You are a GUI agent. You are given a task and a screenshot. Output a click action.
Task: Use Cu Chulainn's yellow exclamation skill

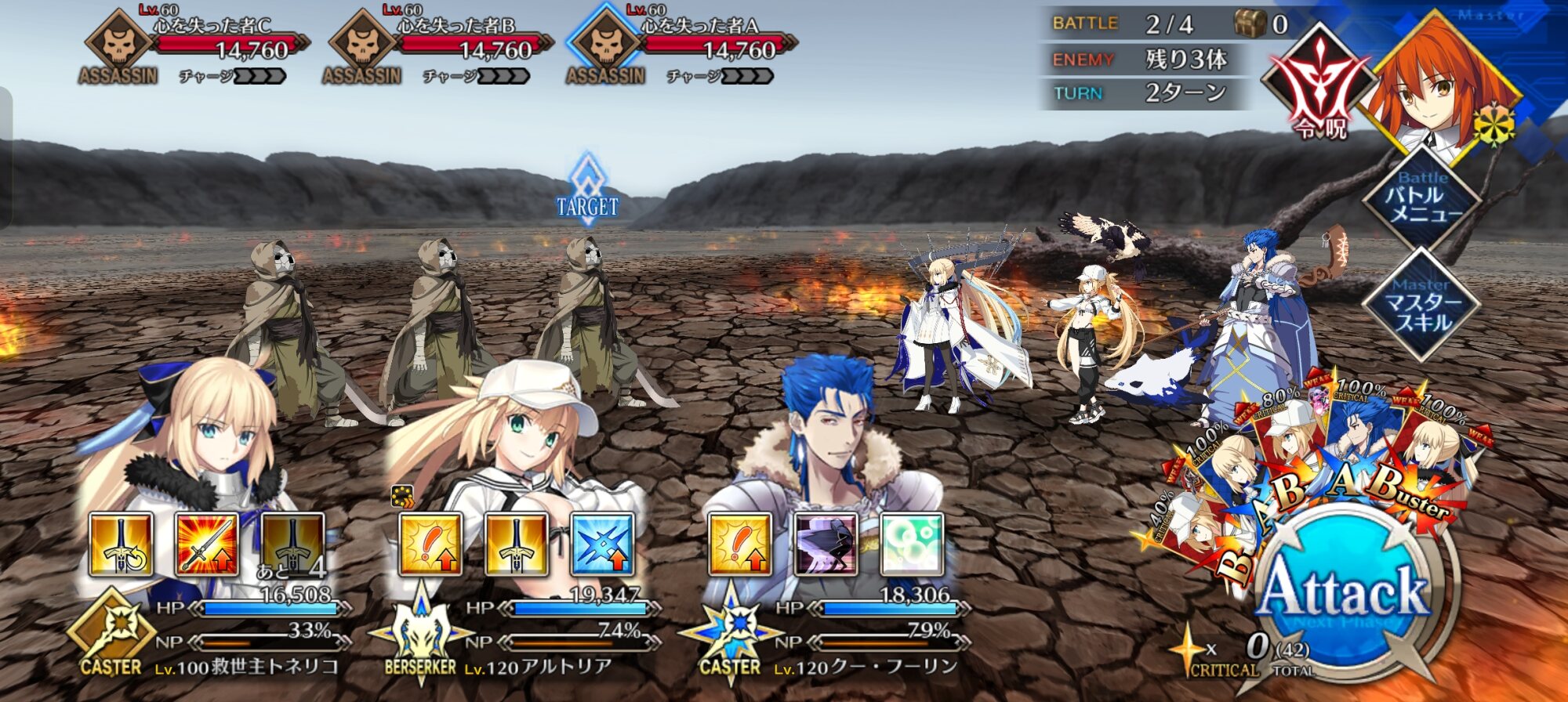(740, 544)
